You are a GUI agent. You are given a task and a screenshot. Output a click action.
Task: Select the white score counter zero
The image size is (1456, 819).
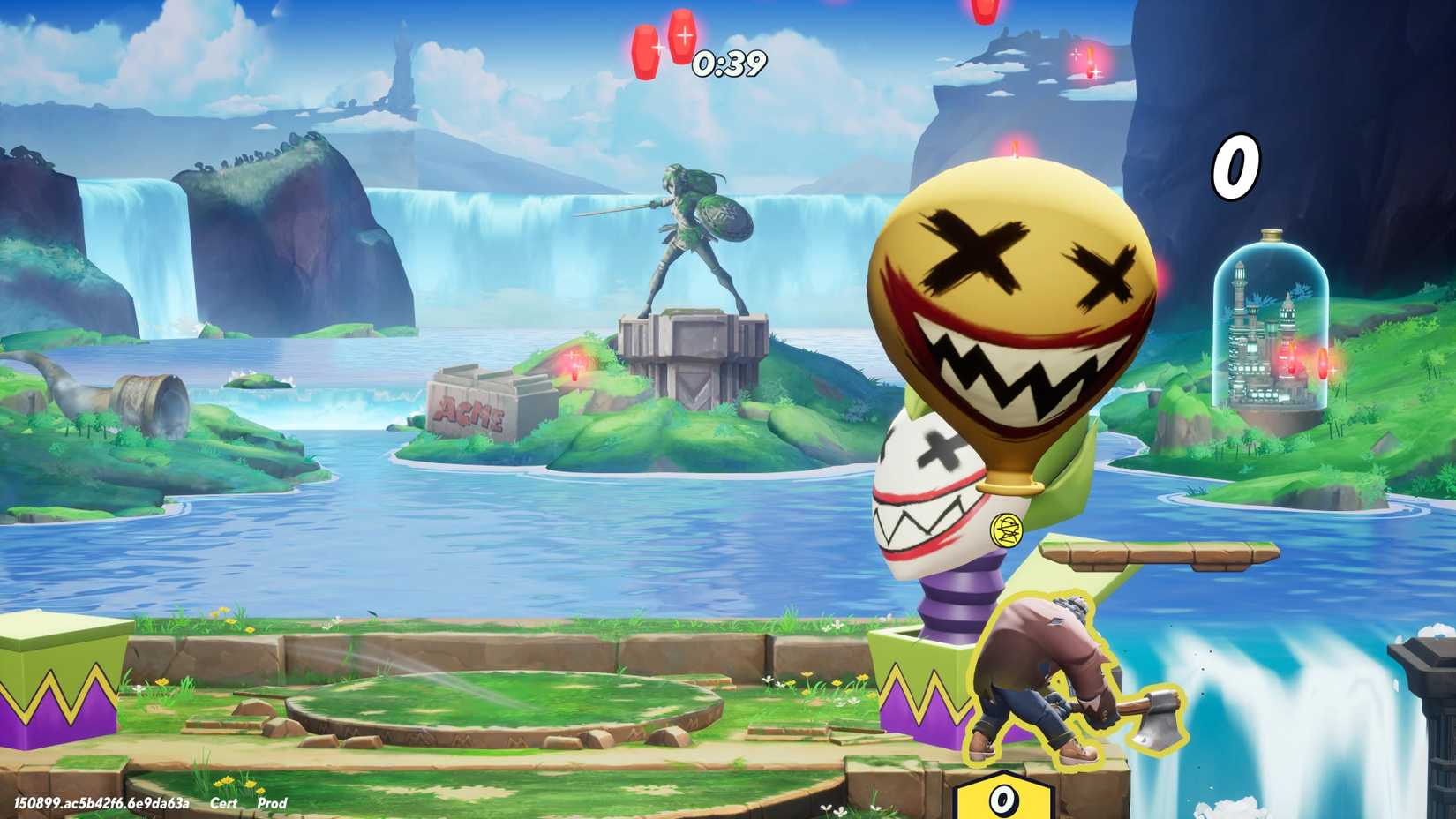[x=1235, y=166]
